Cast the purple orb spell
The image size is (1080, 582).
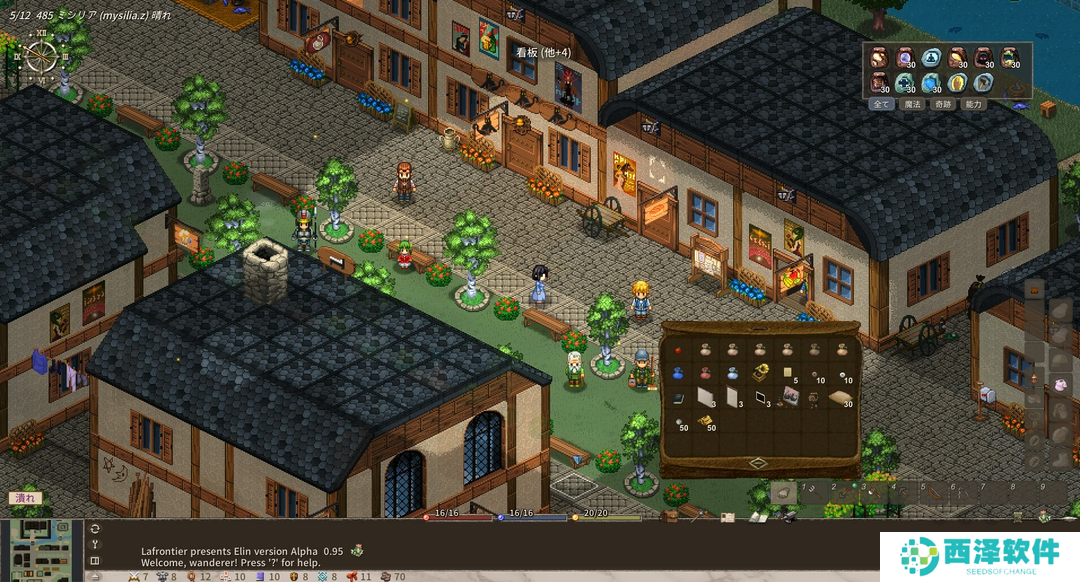[x=905, y=58]
